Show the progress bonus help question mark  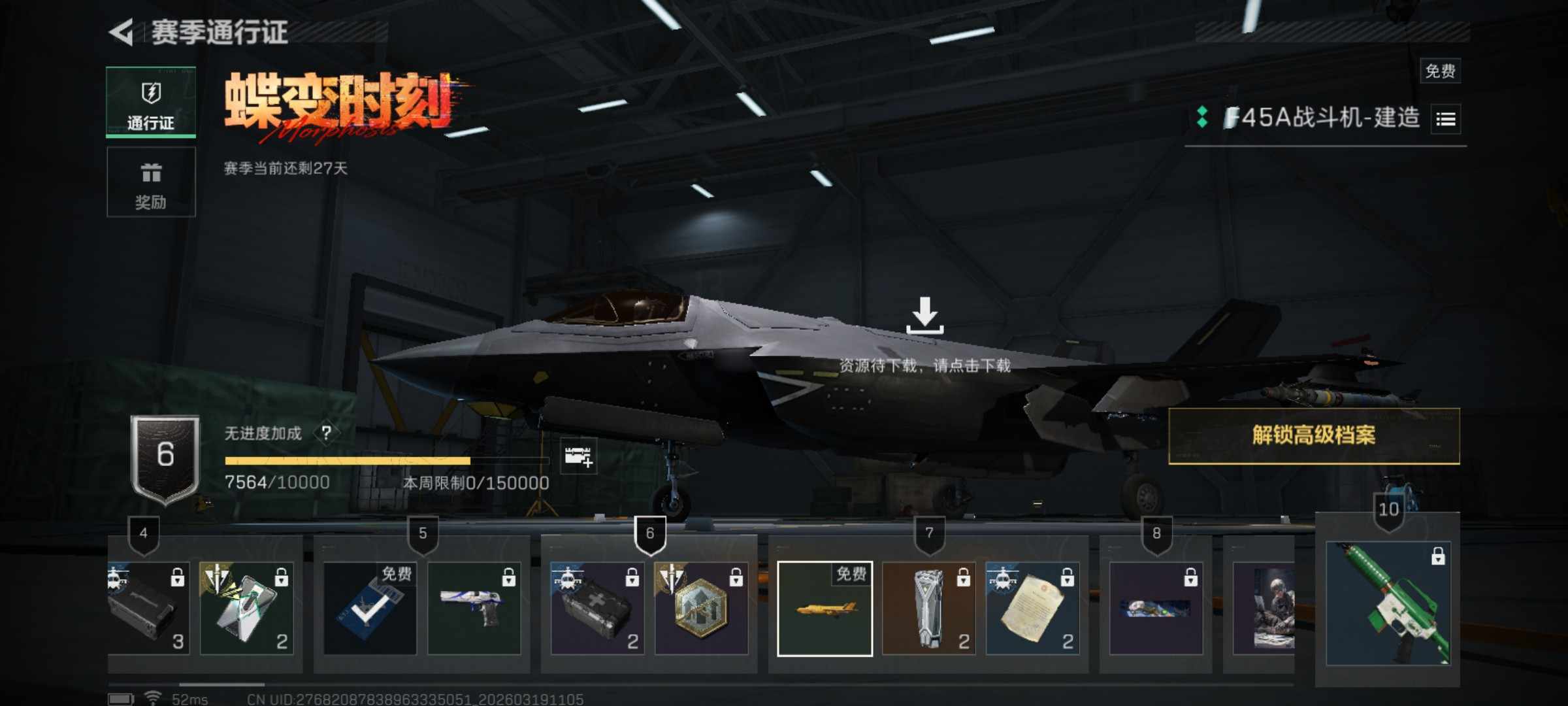pyautogui.click(x=326, y=433)
